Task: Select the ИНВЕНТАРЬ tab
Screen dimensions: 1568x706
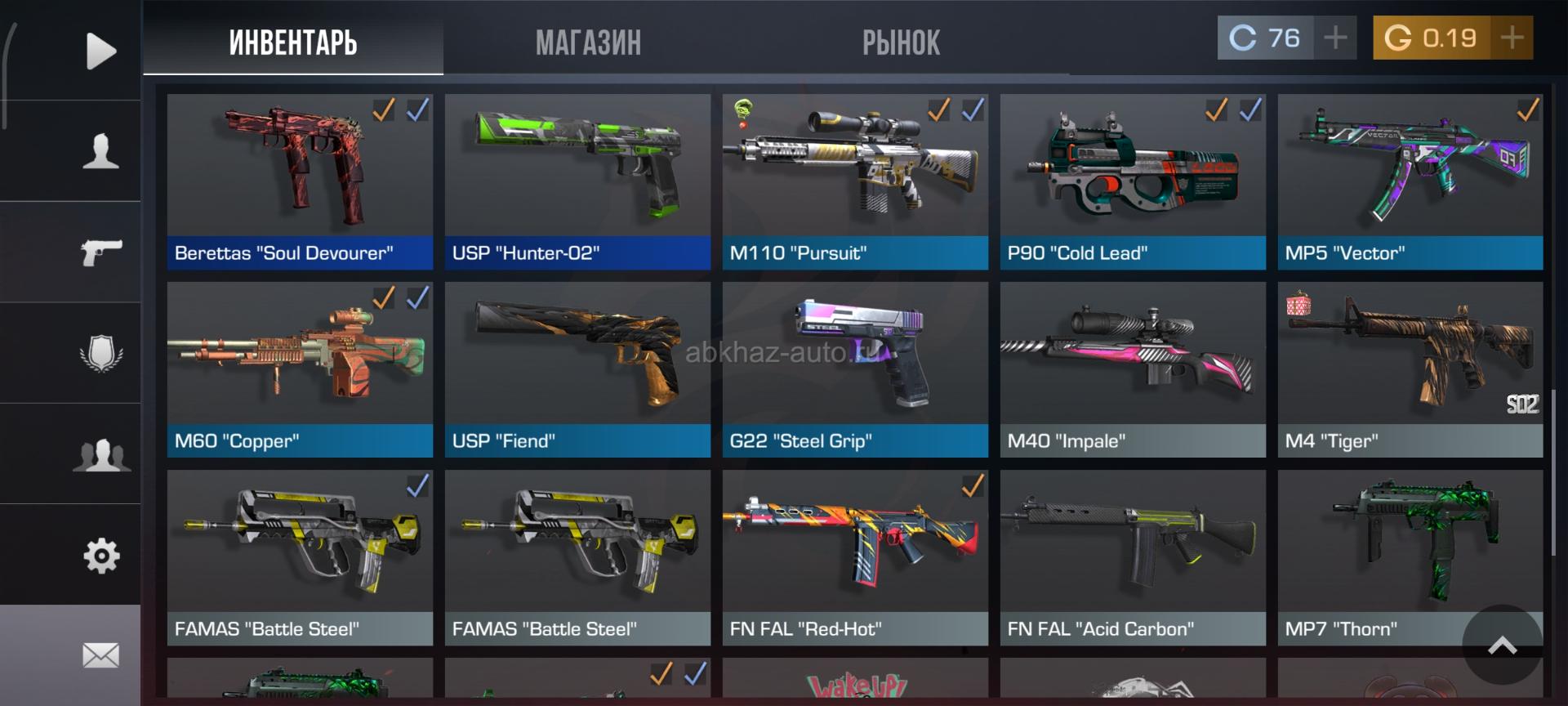Action: tap(293, 42)
